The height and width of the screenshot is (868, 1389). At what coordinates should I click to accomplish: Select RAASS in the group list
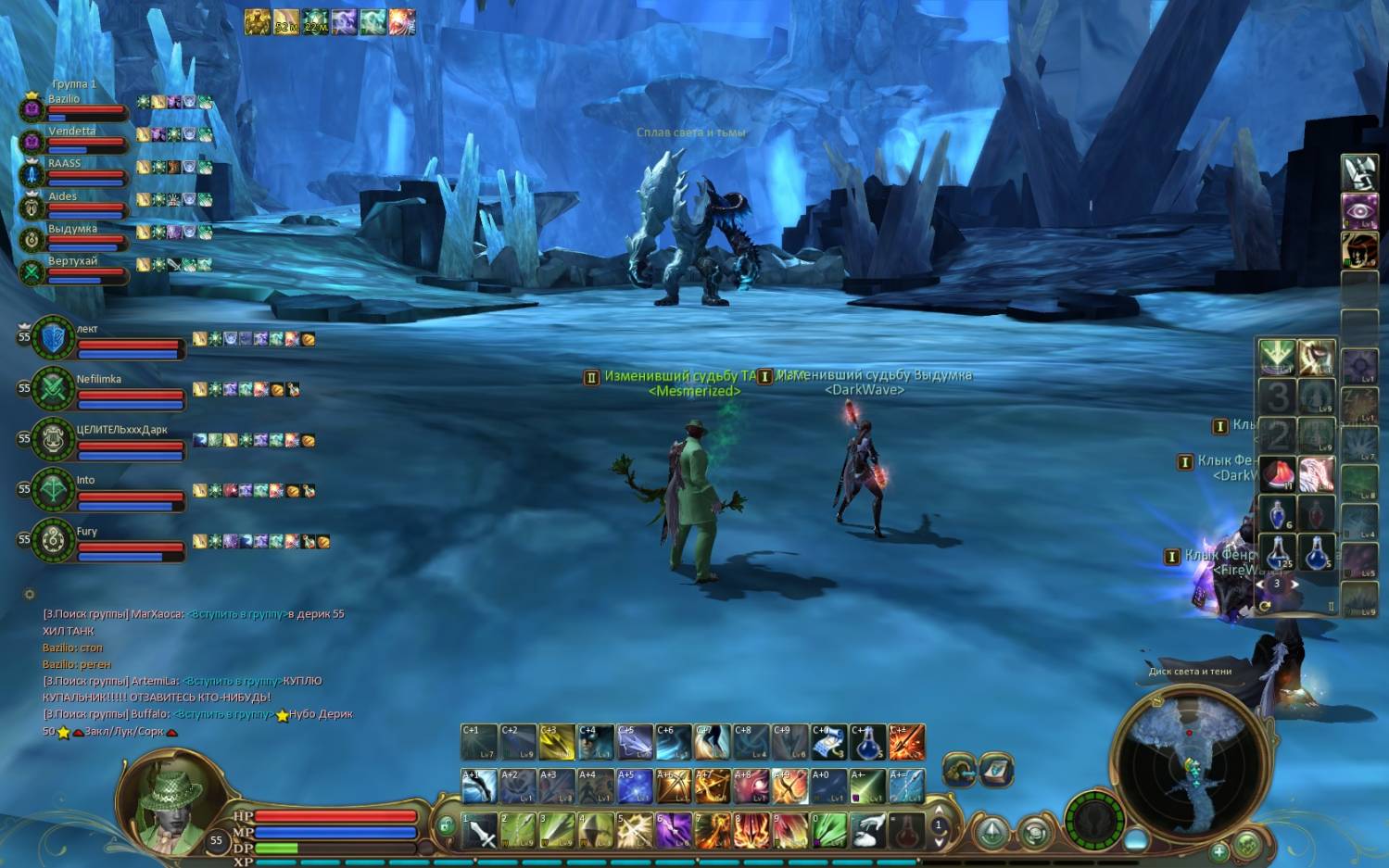click(74, 171)
